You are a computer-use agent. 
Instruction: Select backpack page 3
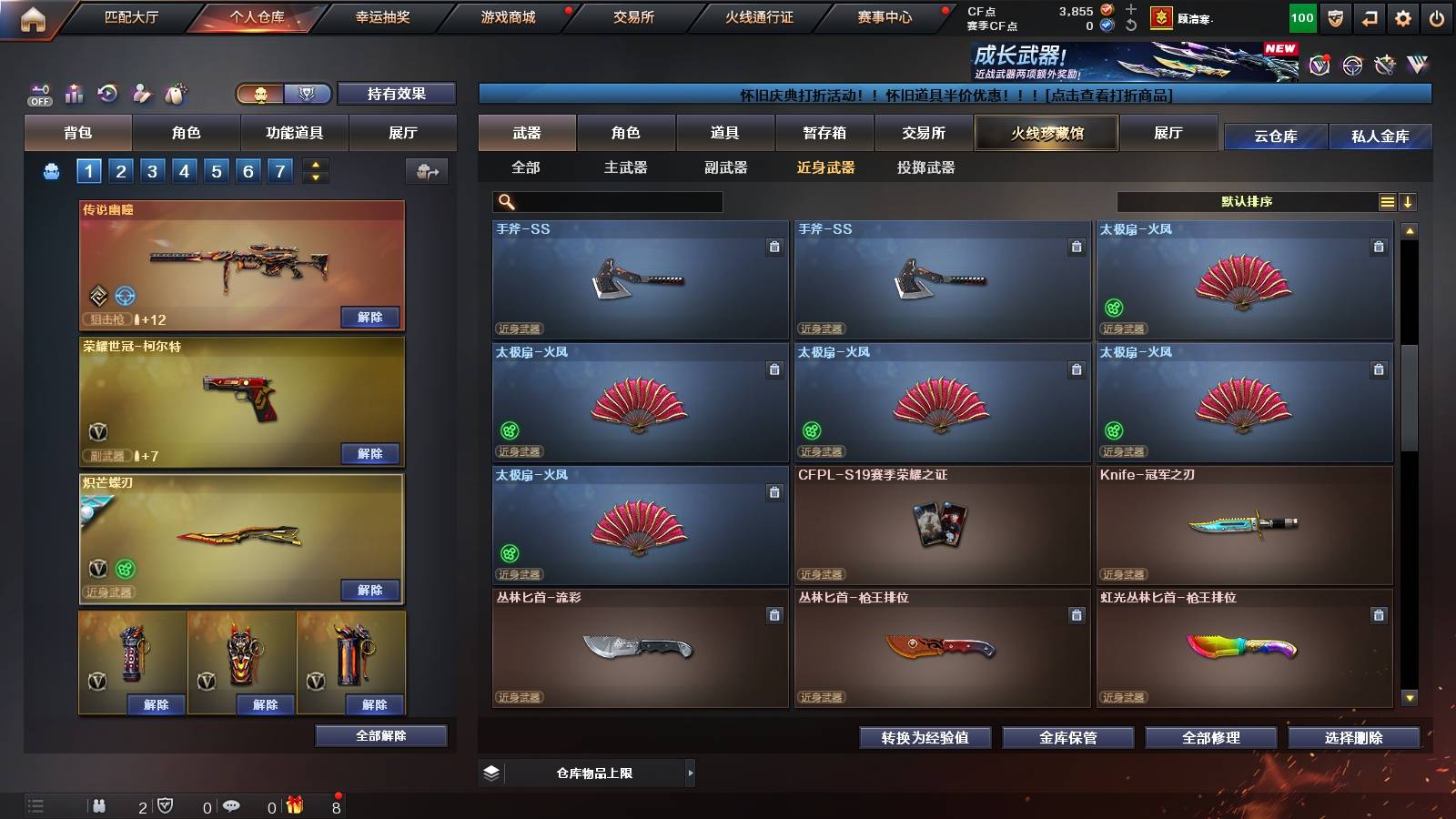152,170
